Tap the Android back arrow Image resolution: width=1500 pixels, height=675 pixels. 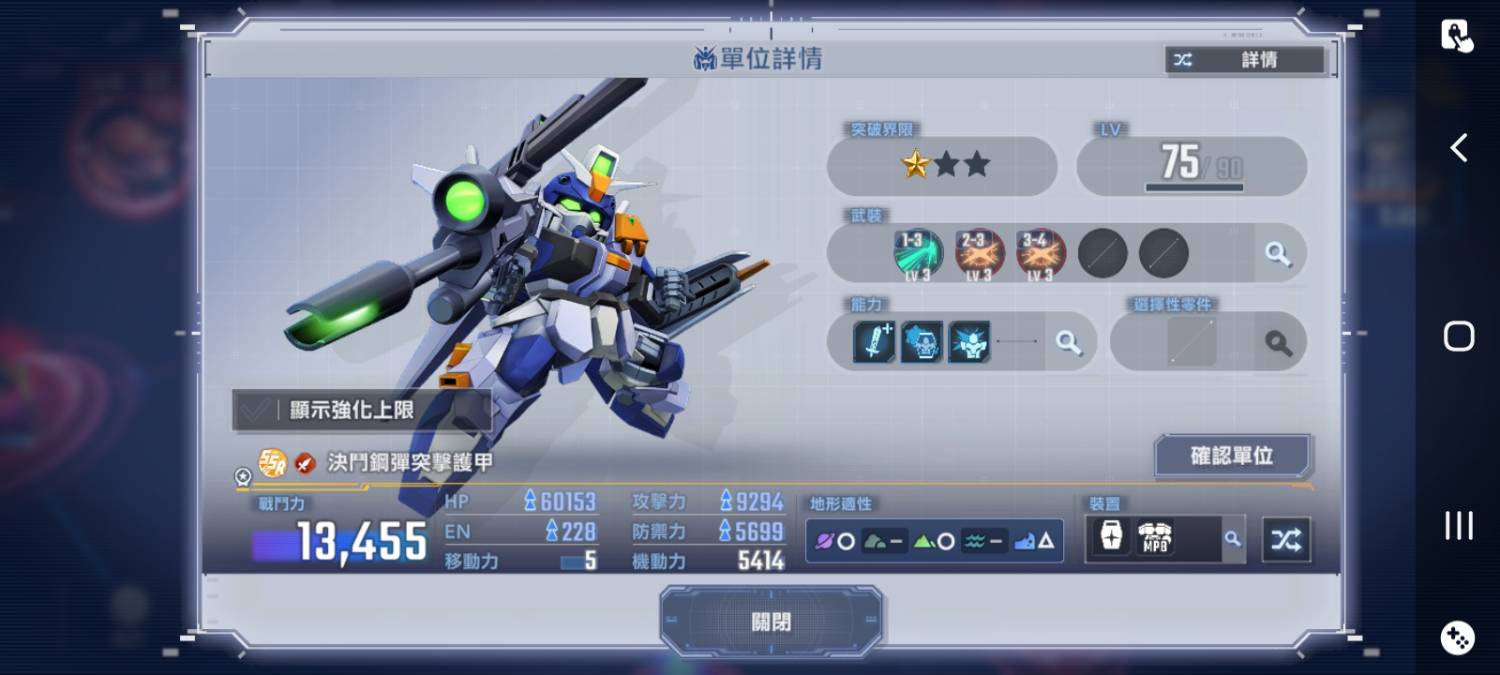(x=1459, y=148)
